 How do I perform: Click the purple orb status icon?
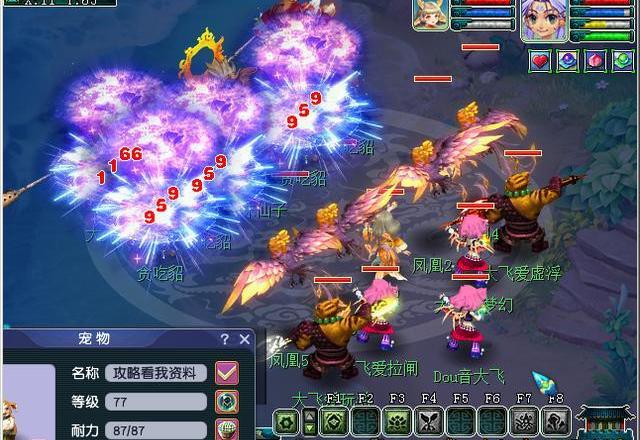pos(567,61)
